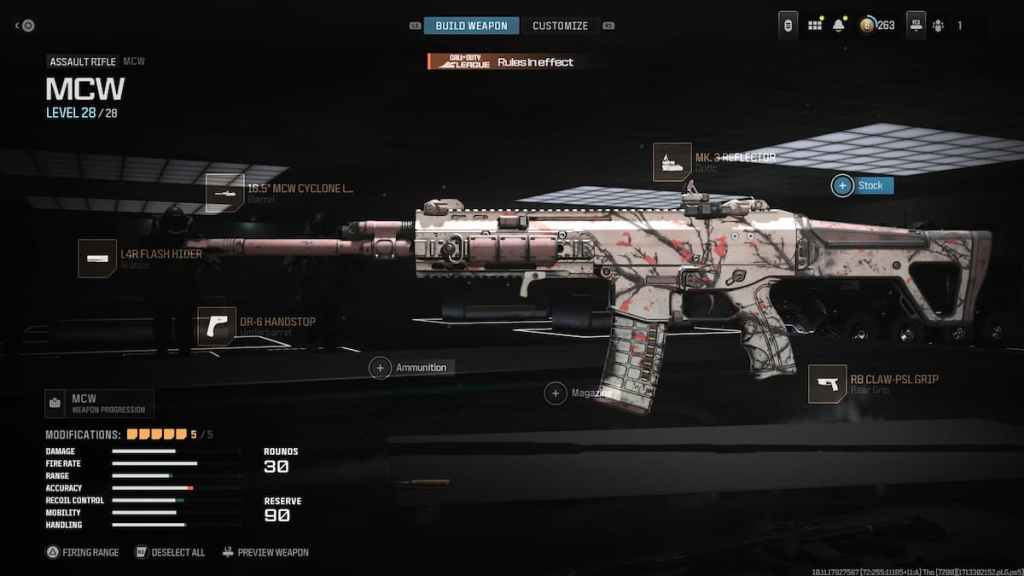Image resolution: width=1024 pixels, height=576 pixels.
Task: Add a Stock attachment
Action: pyautogui.click(x=843, y=186)
